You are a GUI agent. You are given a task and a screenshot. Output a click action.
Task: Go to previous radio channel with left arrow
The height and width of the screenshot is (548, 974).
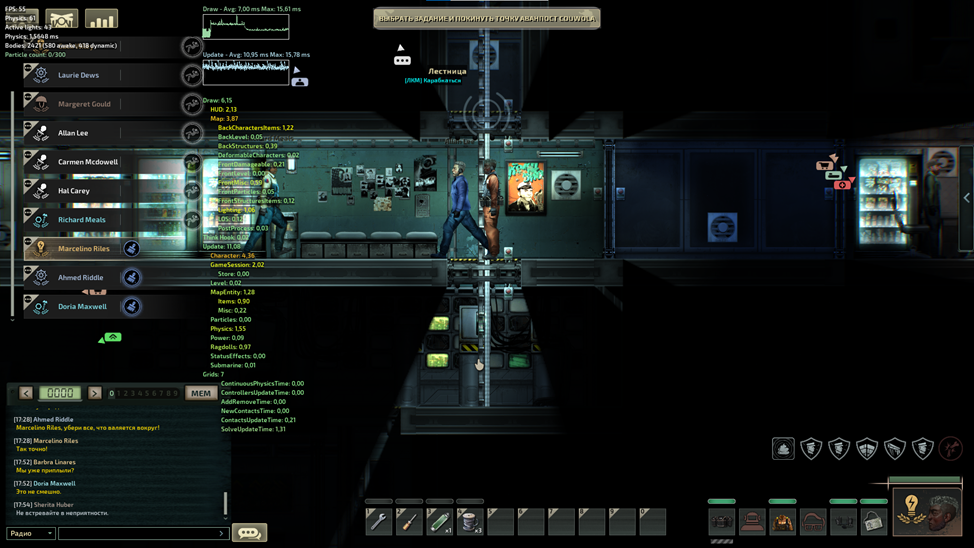pos(26,393)
